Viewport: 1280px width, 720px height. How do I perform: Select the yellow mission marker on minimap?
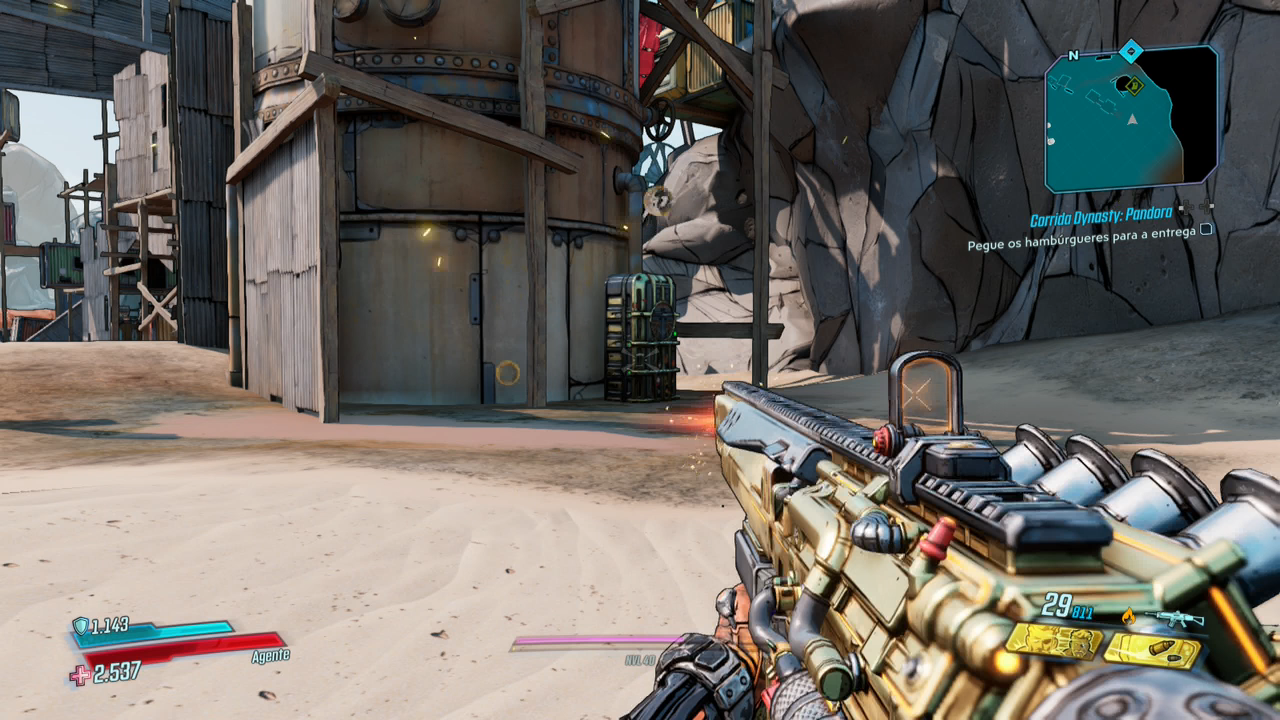tap(1134, 86)
